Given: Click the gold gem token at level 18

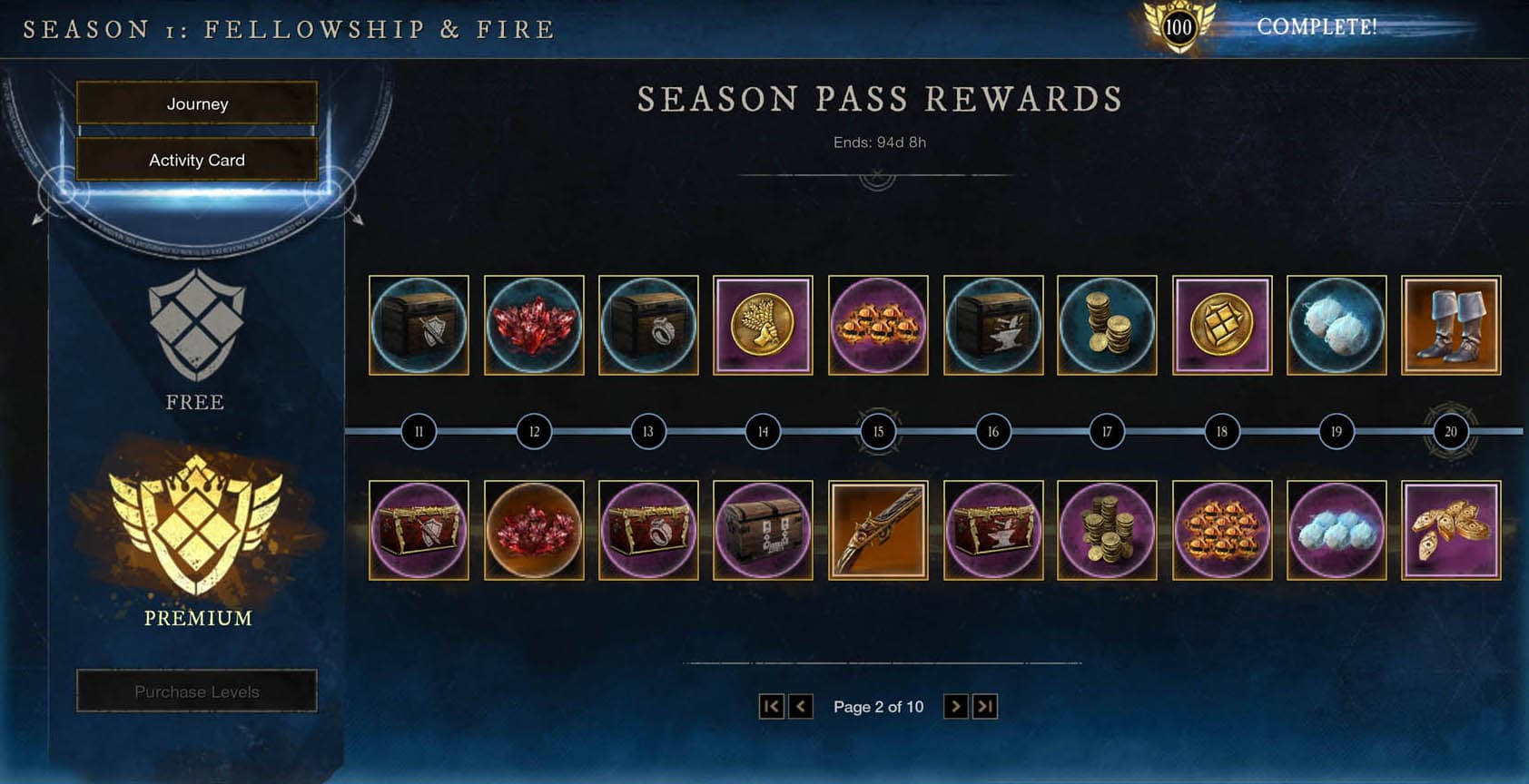Looking at the screenshot, I should [x=1221, y=326].
